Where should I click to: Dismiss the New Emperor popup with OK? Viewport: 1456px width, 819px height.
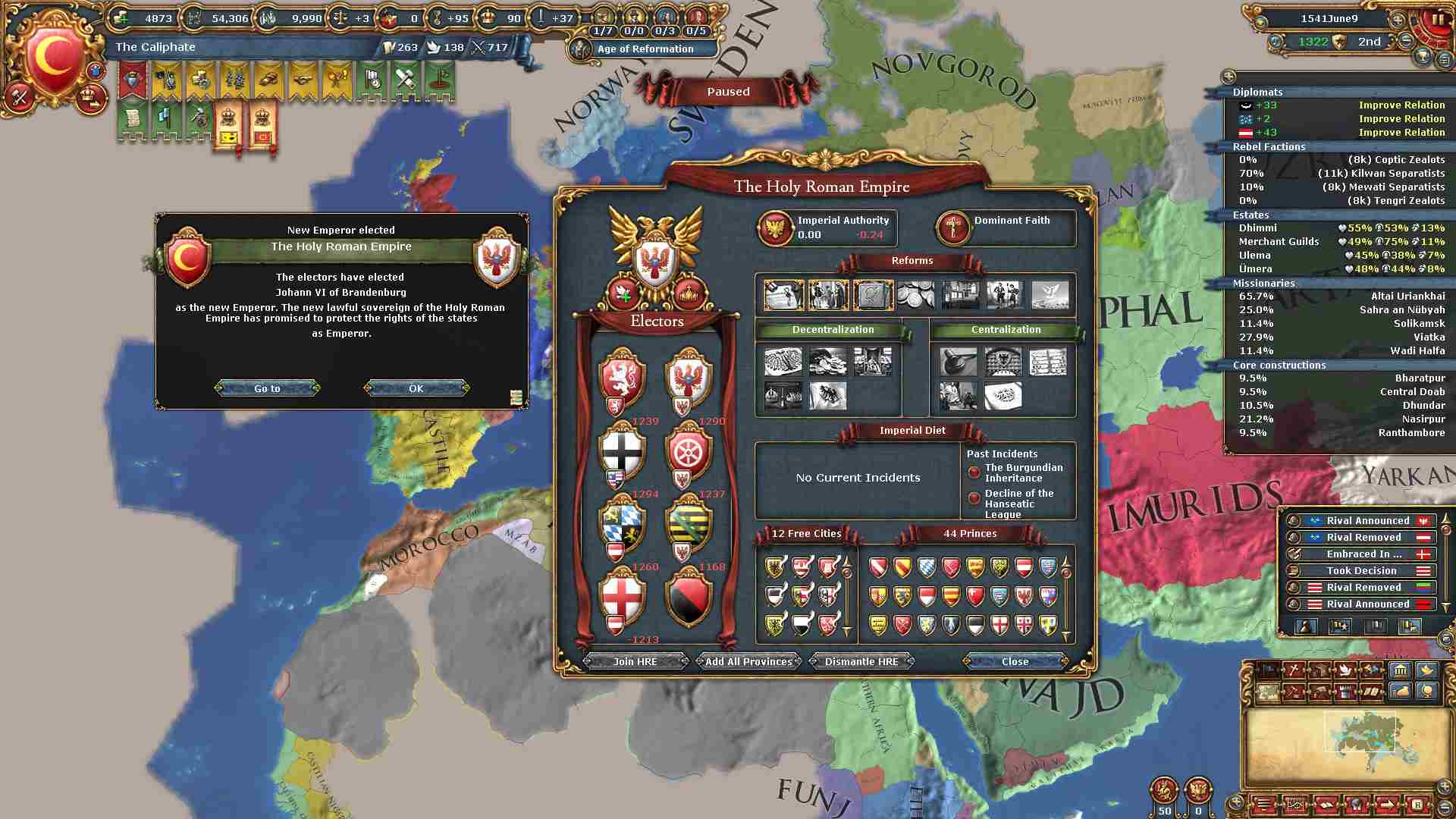pos(416,388)
